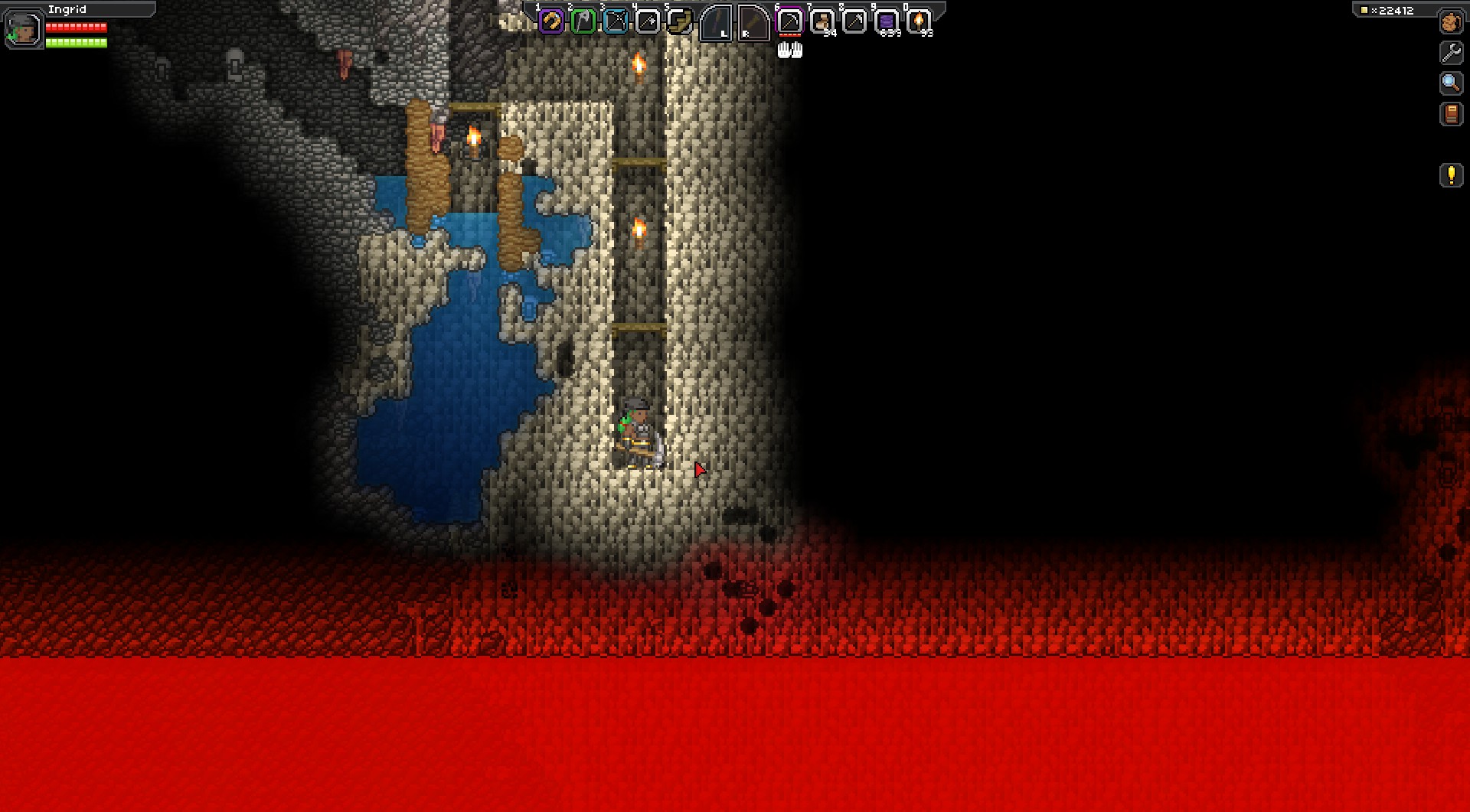This screenshot has height=812, width=1470.
Task: Choose the bow in the blue slot
Action: pyautogui.click(x=616, y=21)
